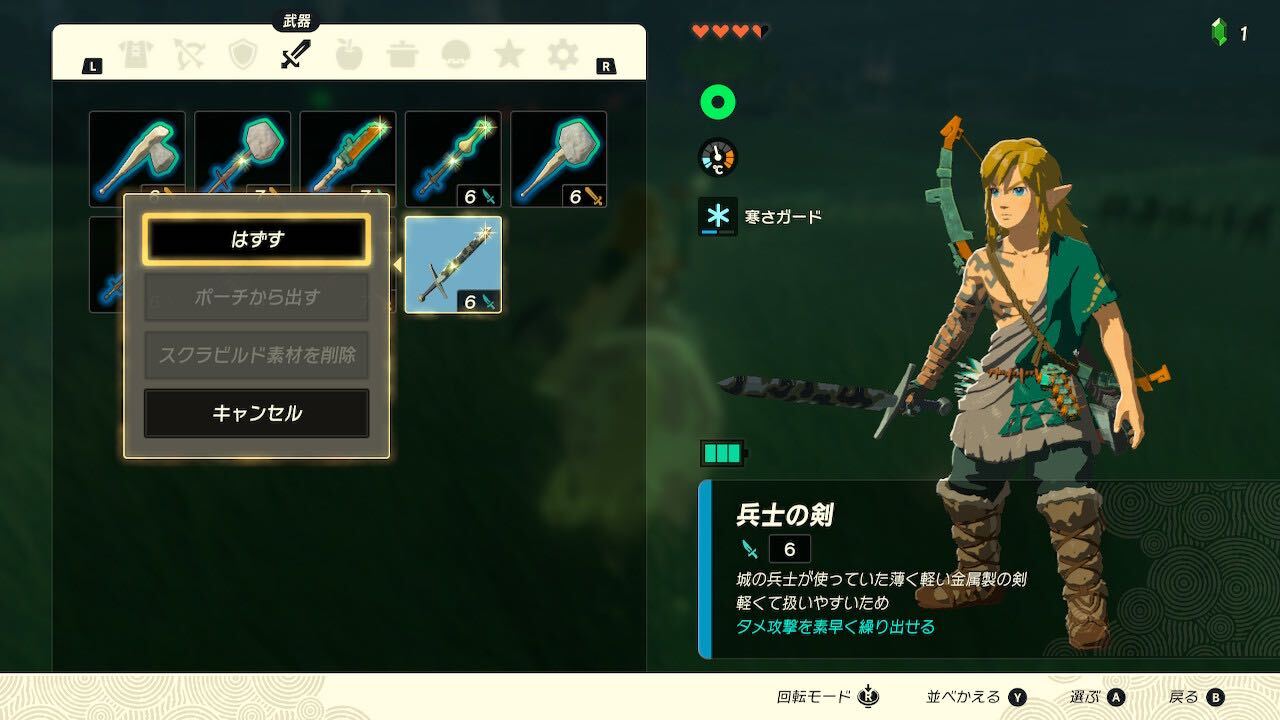Choose the orange-bladed fused weapon slot
This screenshot has width=1280, height=720.
348,159
